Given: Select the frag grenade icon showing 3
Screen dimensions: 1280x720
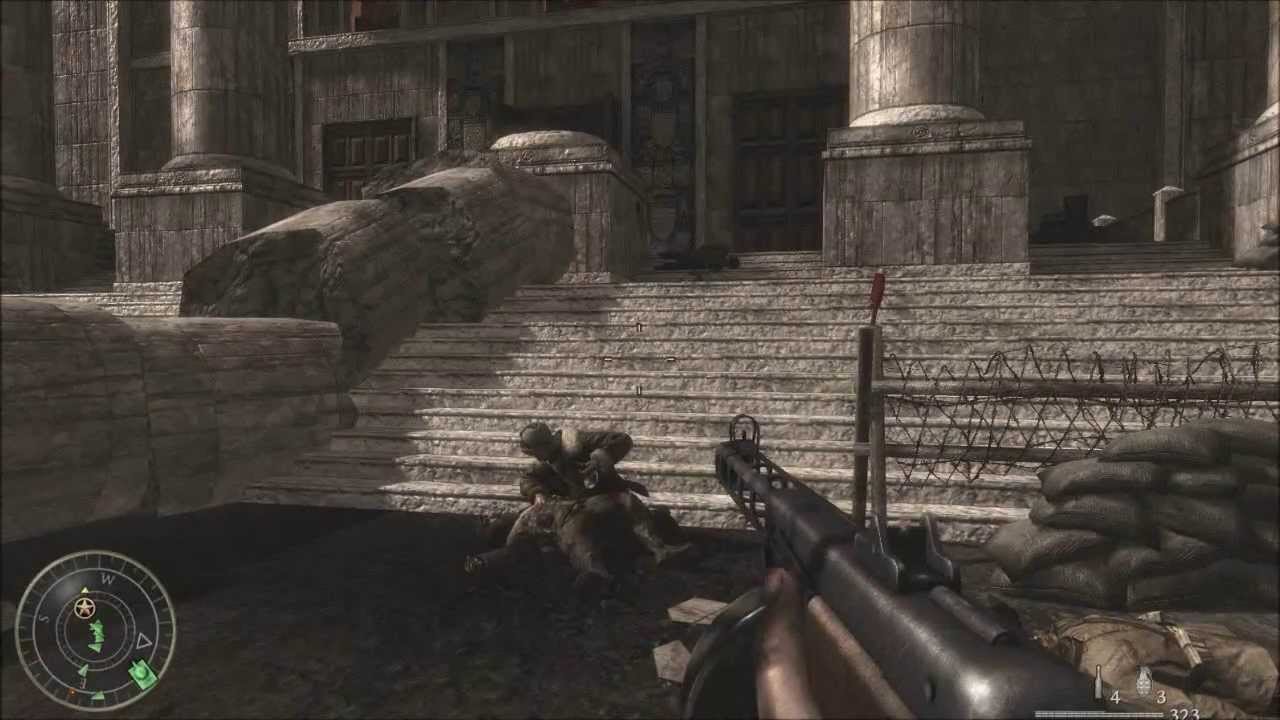Looking at the screenshot, I should pyautogui.click(x=1143, y=683).
